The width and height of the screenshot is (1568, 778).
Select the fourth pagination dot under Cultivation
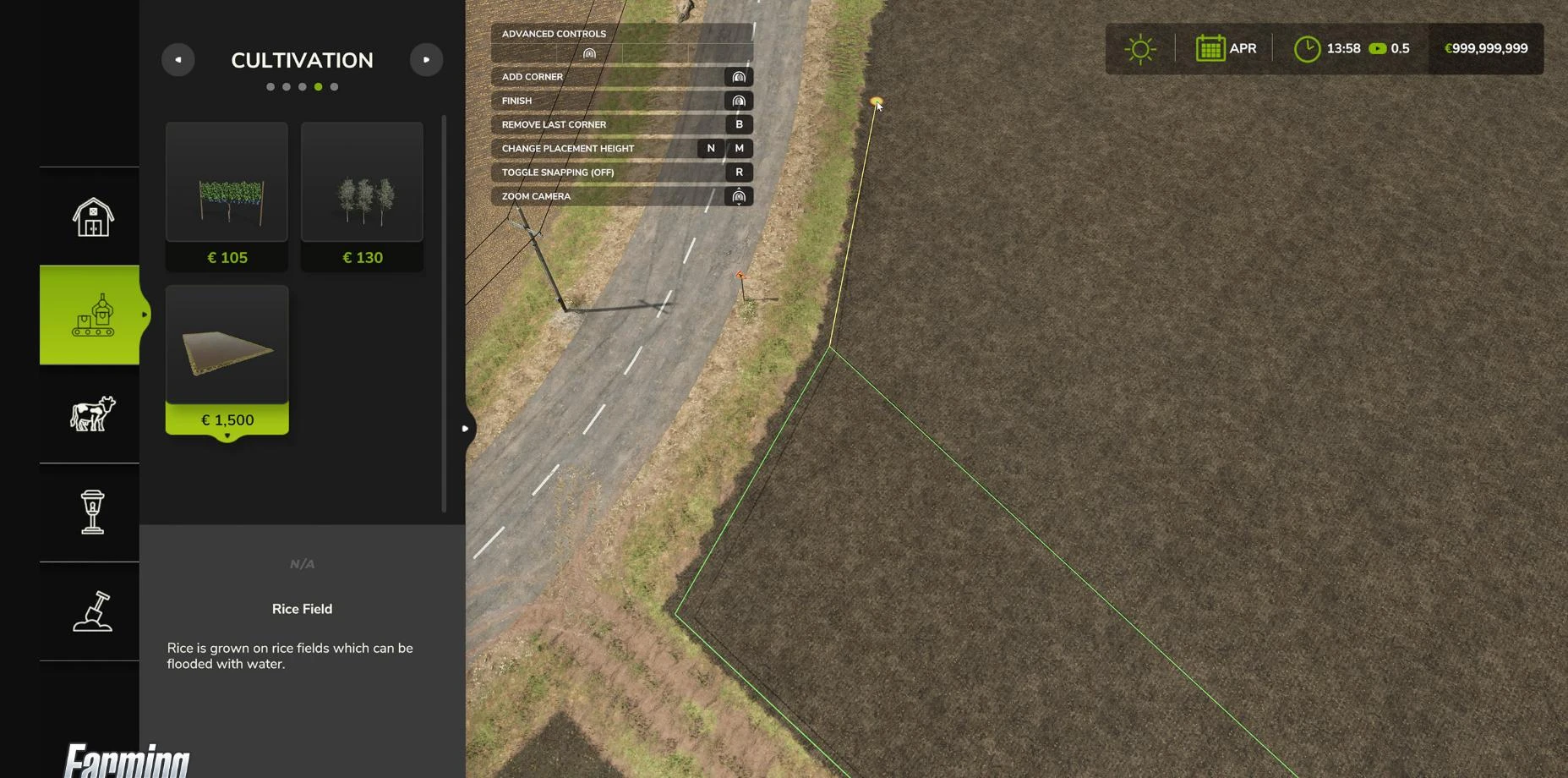[x=318, y=86]
